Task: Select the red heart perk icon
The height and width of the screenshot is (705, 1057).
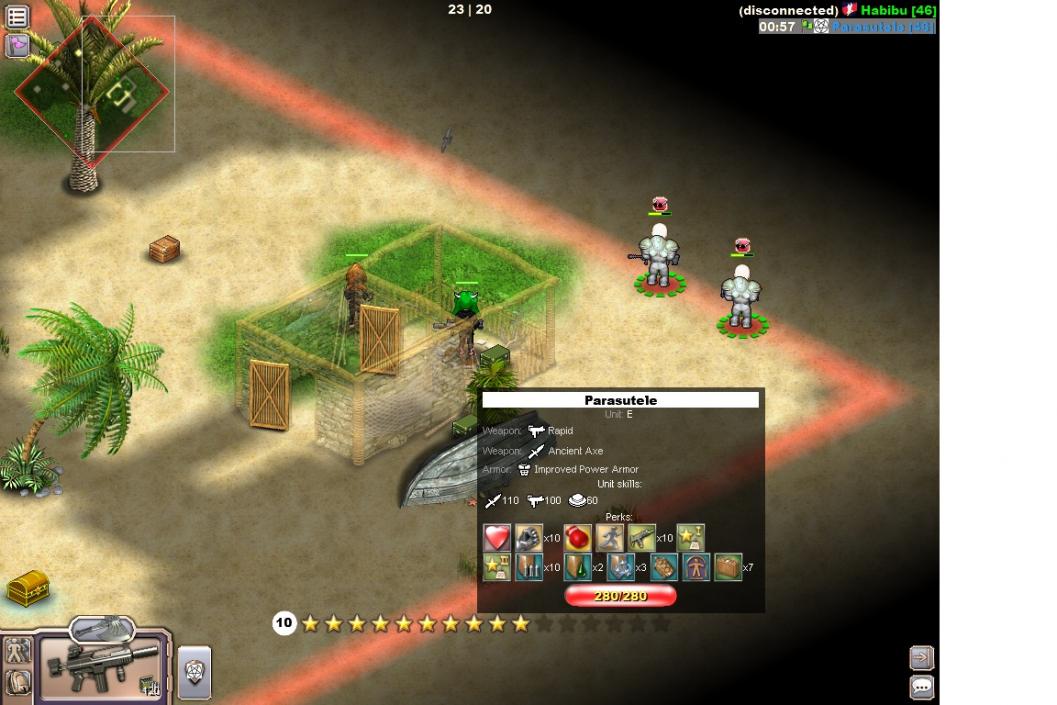Action: click(497, 538)
